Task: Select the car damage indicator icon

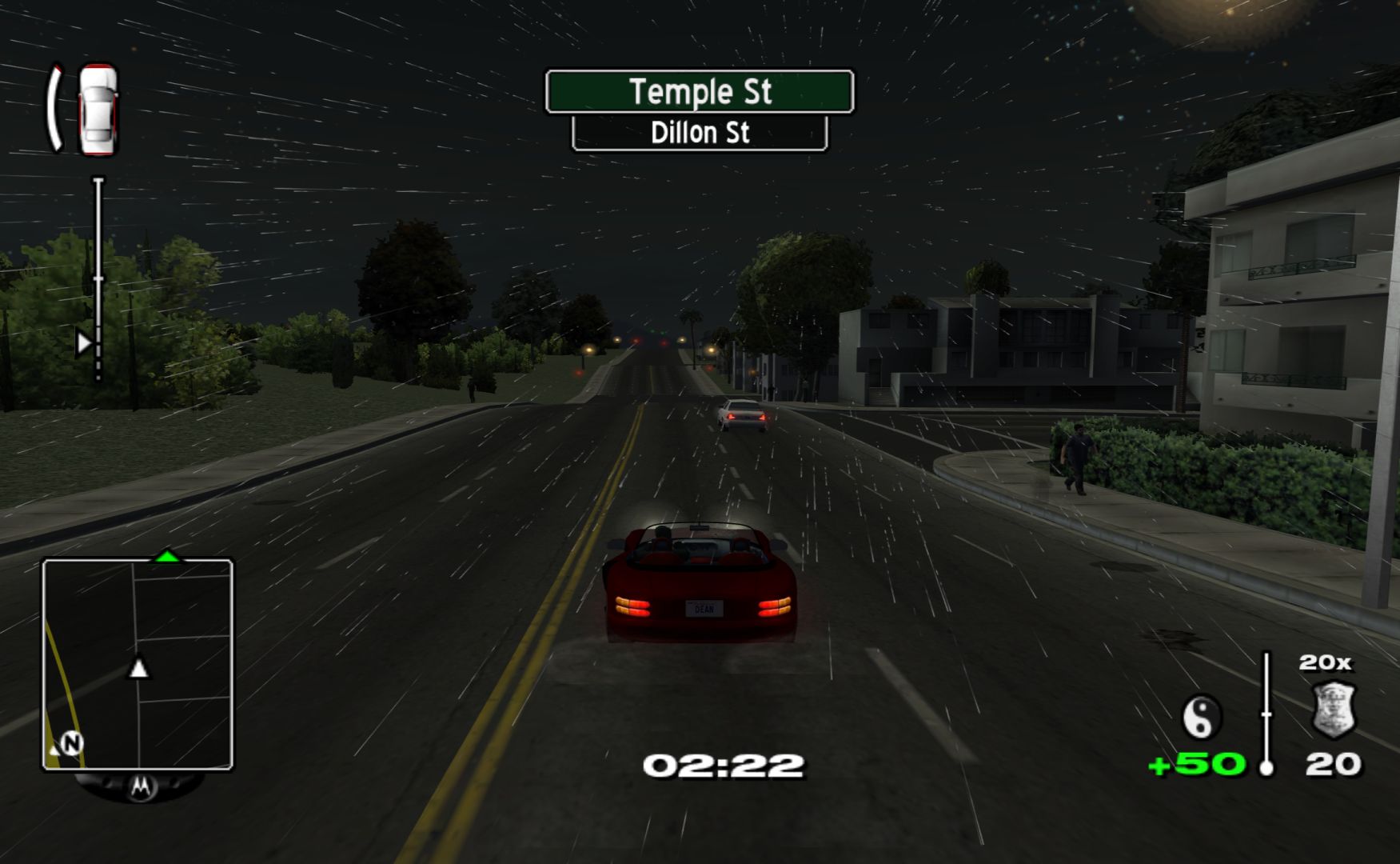Action: tap(98, 110)
